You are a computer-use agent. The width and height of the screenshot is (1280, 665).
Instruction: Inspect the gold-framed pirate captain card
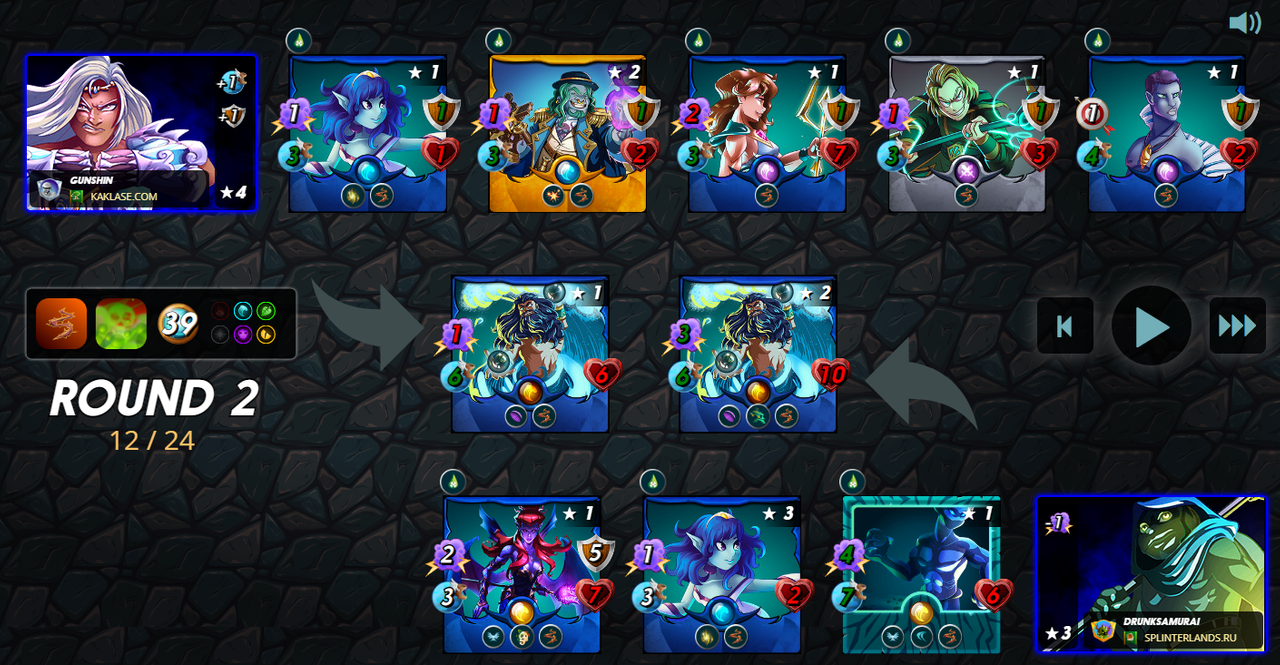coord(567,133)
